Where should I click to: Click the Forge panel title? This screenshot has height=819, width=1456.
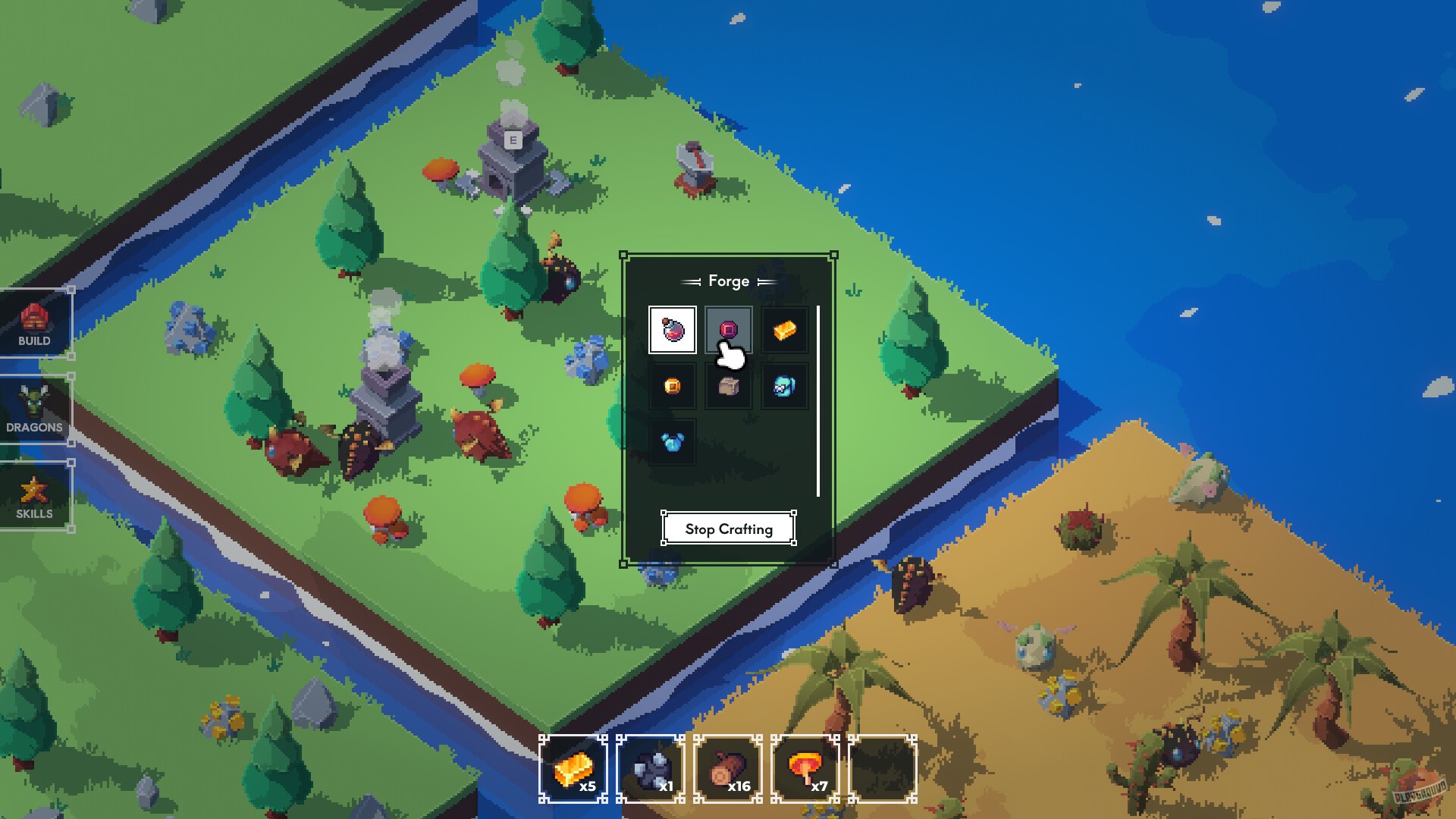point(728,281)
